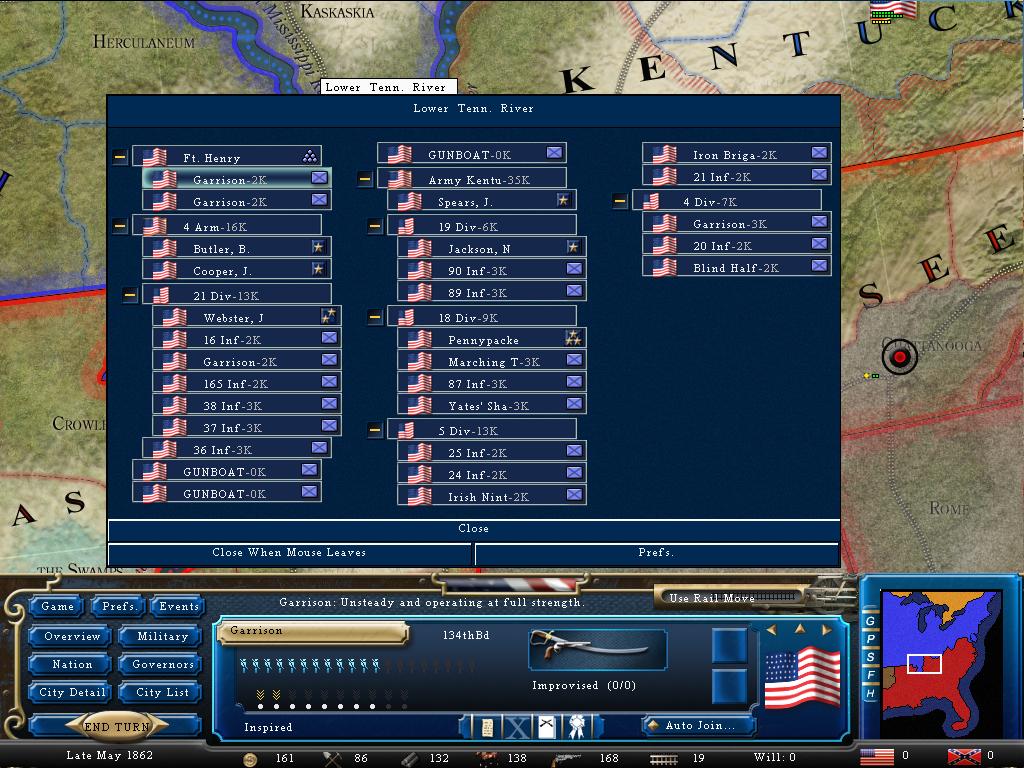1024x768 pixels.
Task: Choose the Iron Briga-2K brigade
Action: [x=735, y=155]
